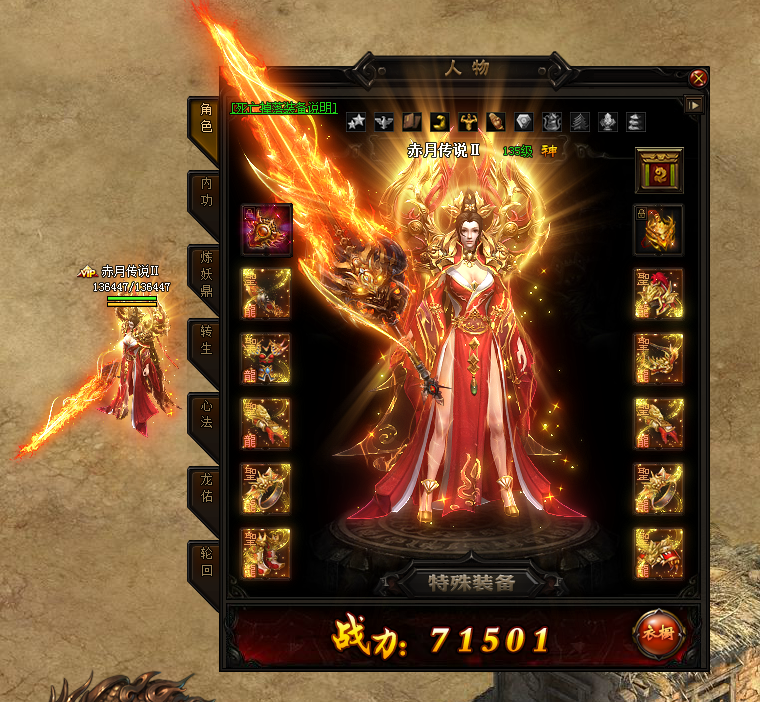Click the arrow expander in the panel corner
Viewport: 760px width, 702px height.
pyautogui.click(x=694, y=104)
